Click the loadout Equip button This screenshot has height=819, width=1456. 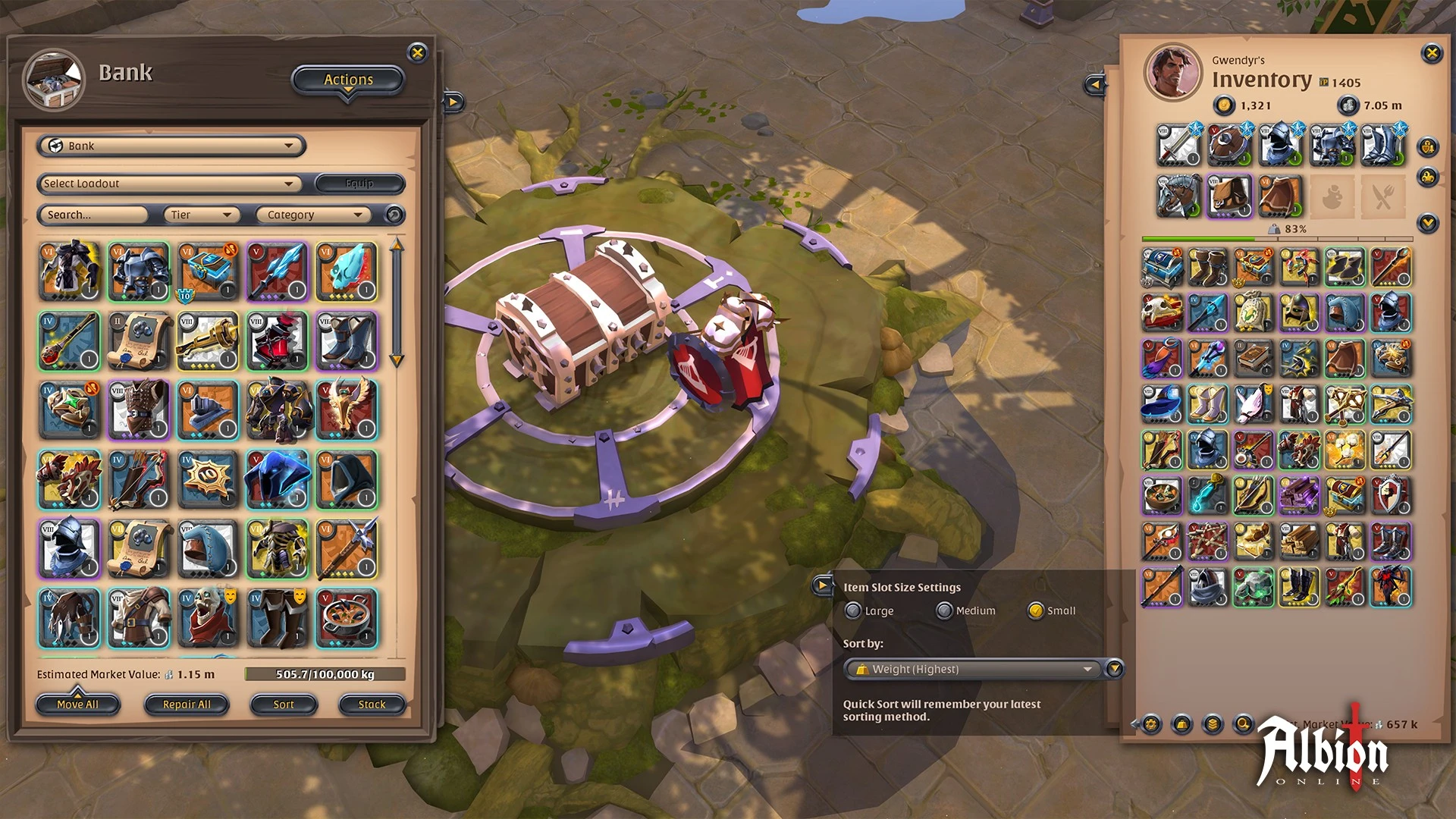tap(359, 184)
